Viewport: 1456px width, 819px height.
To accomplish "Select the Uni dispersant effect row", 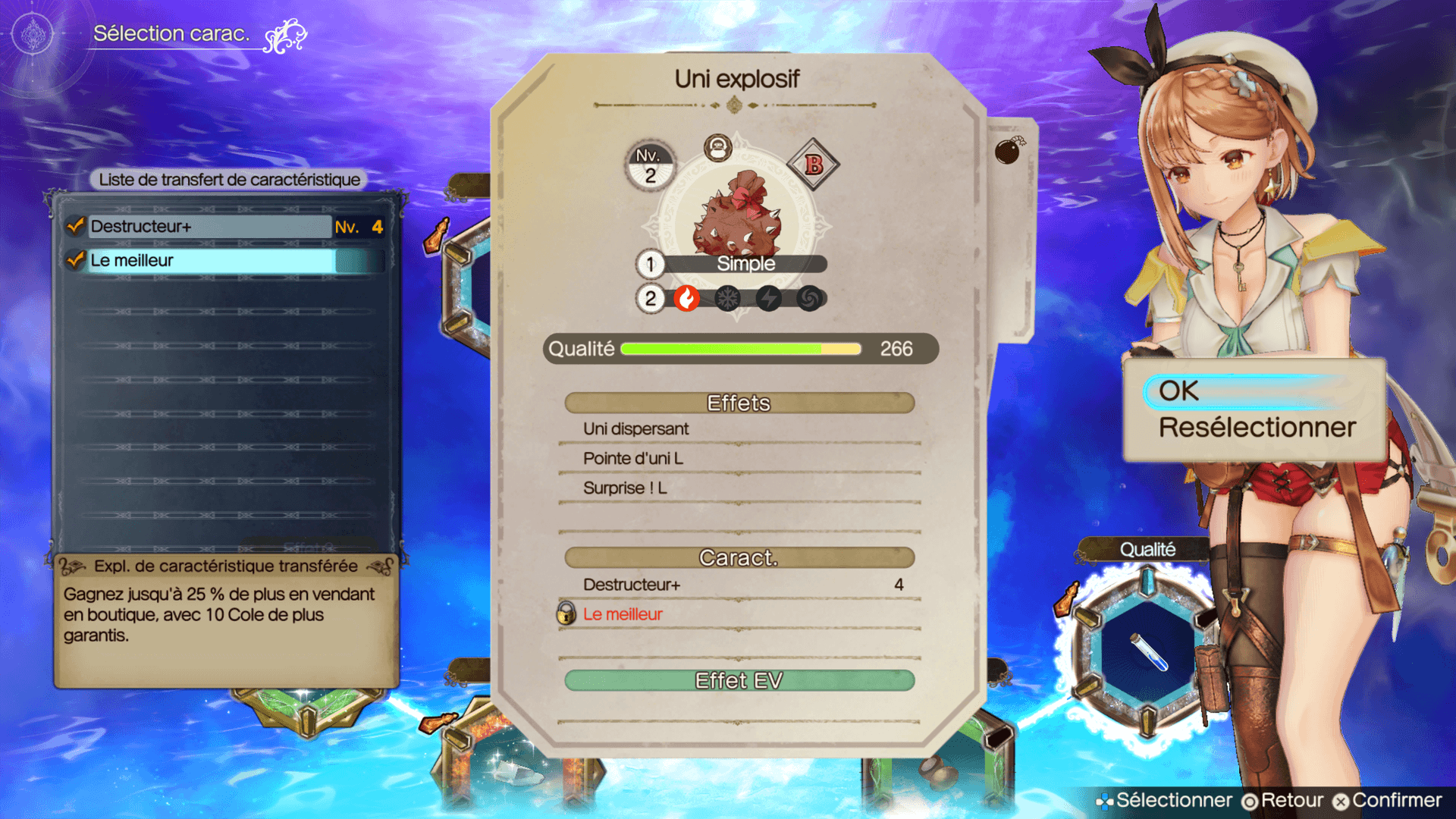I will 739,429.
